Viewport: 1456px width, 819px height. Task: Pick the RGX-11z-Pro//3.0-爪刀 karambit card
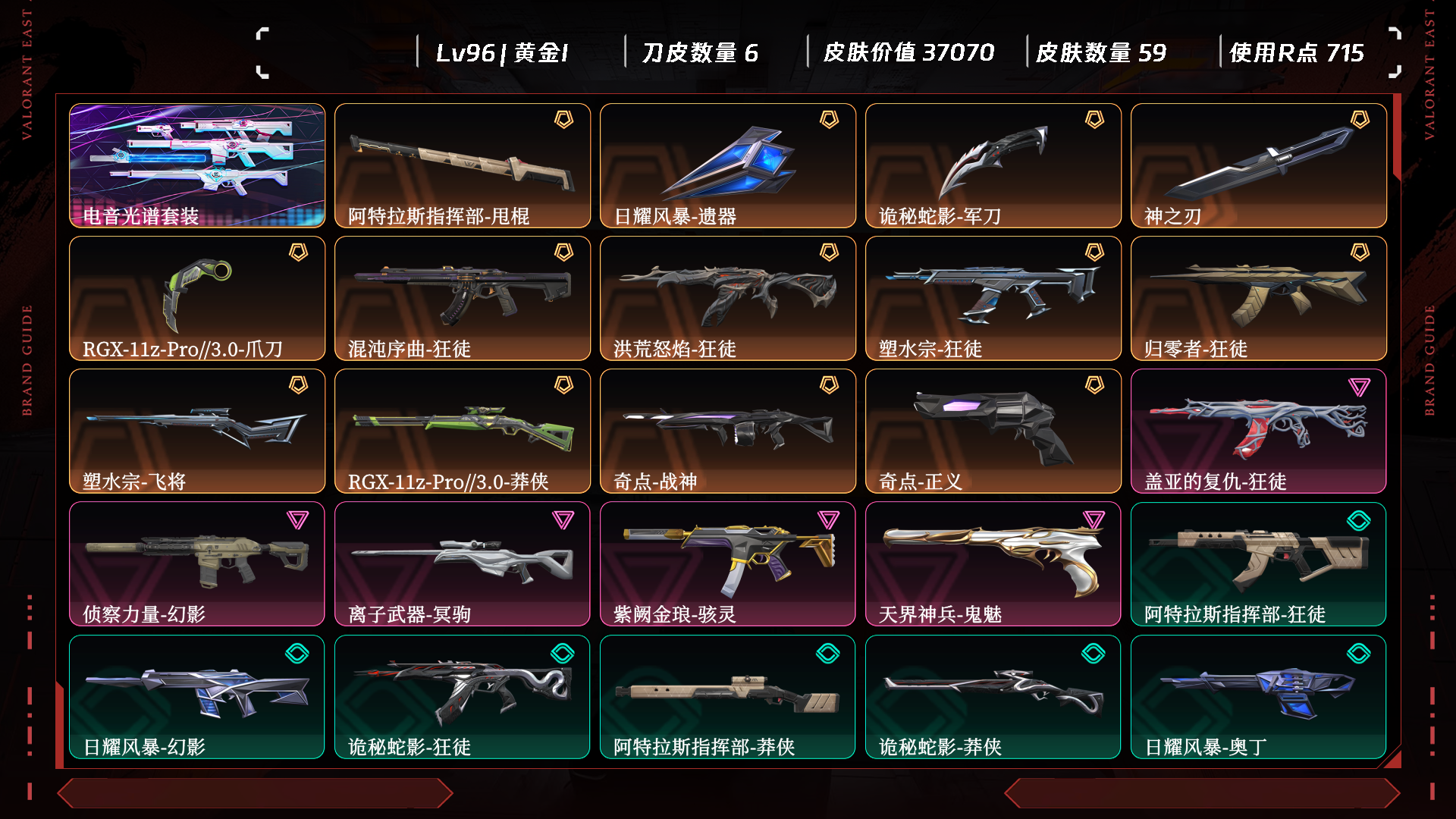point(197,298)
